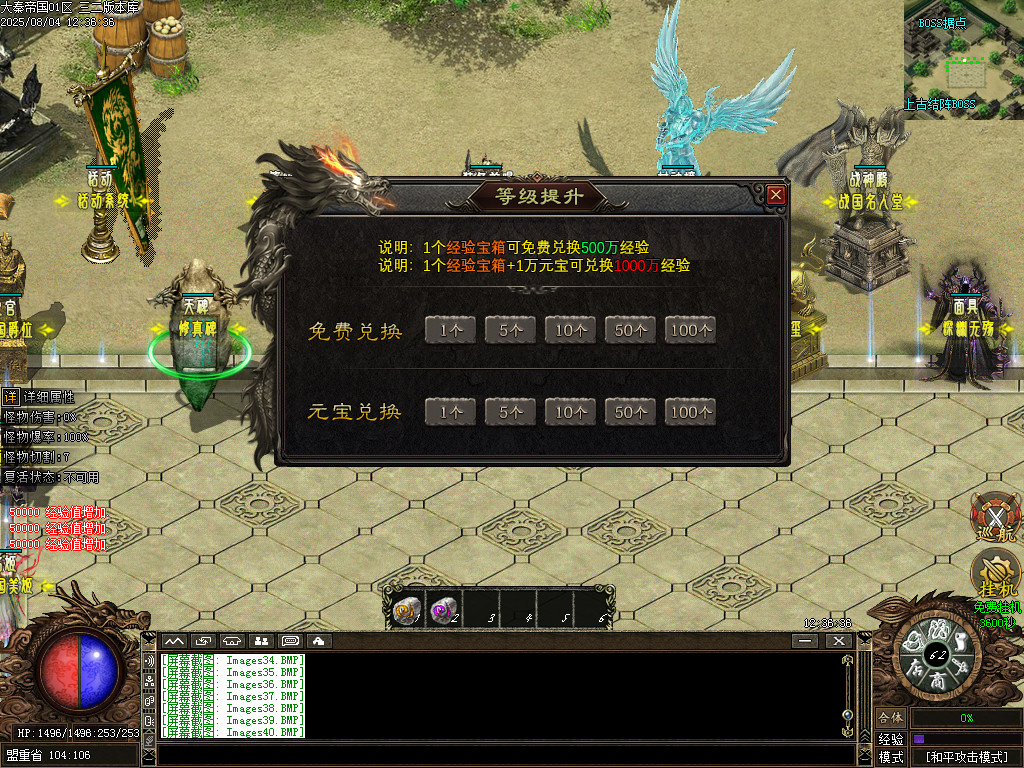The height and width of the screenshot is (768, 1024).
Task: Click 50个 for 免费兑换
Action: 630,330
